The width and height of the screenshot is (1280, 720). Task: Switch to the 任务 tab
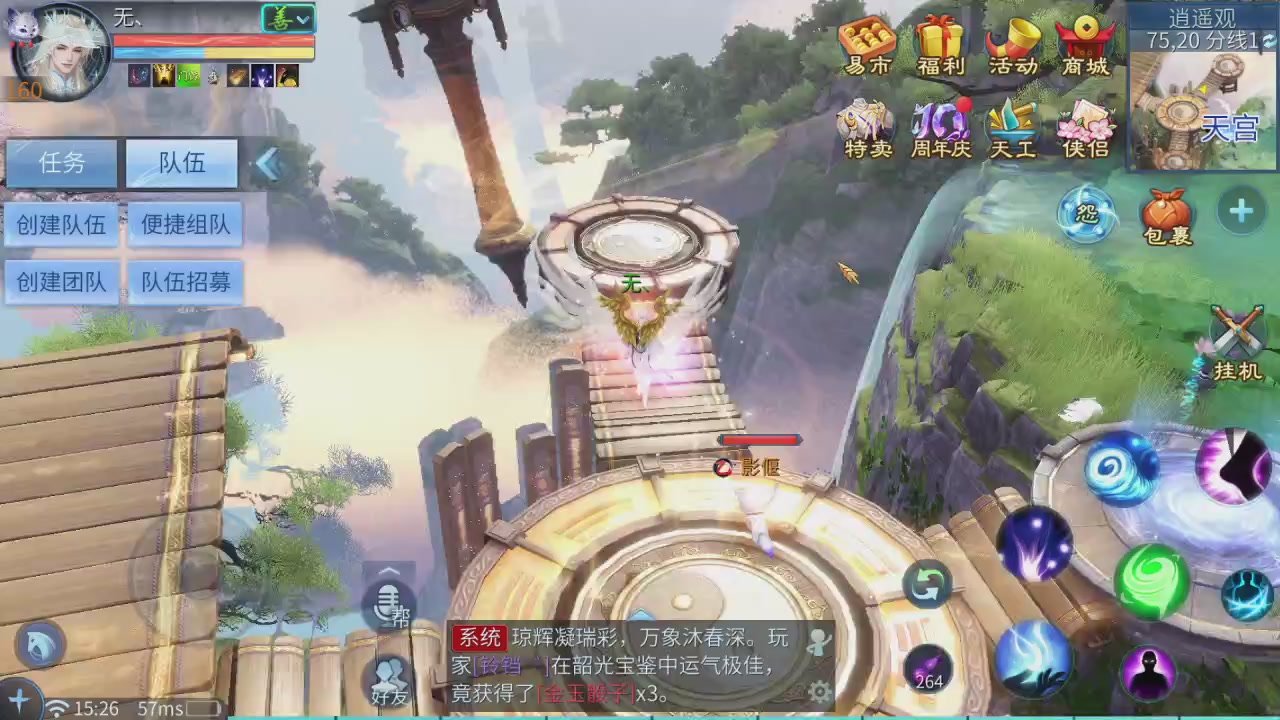point(64,163)
